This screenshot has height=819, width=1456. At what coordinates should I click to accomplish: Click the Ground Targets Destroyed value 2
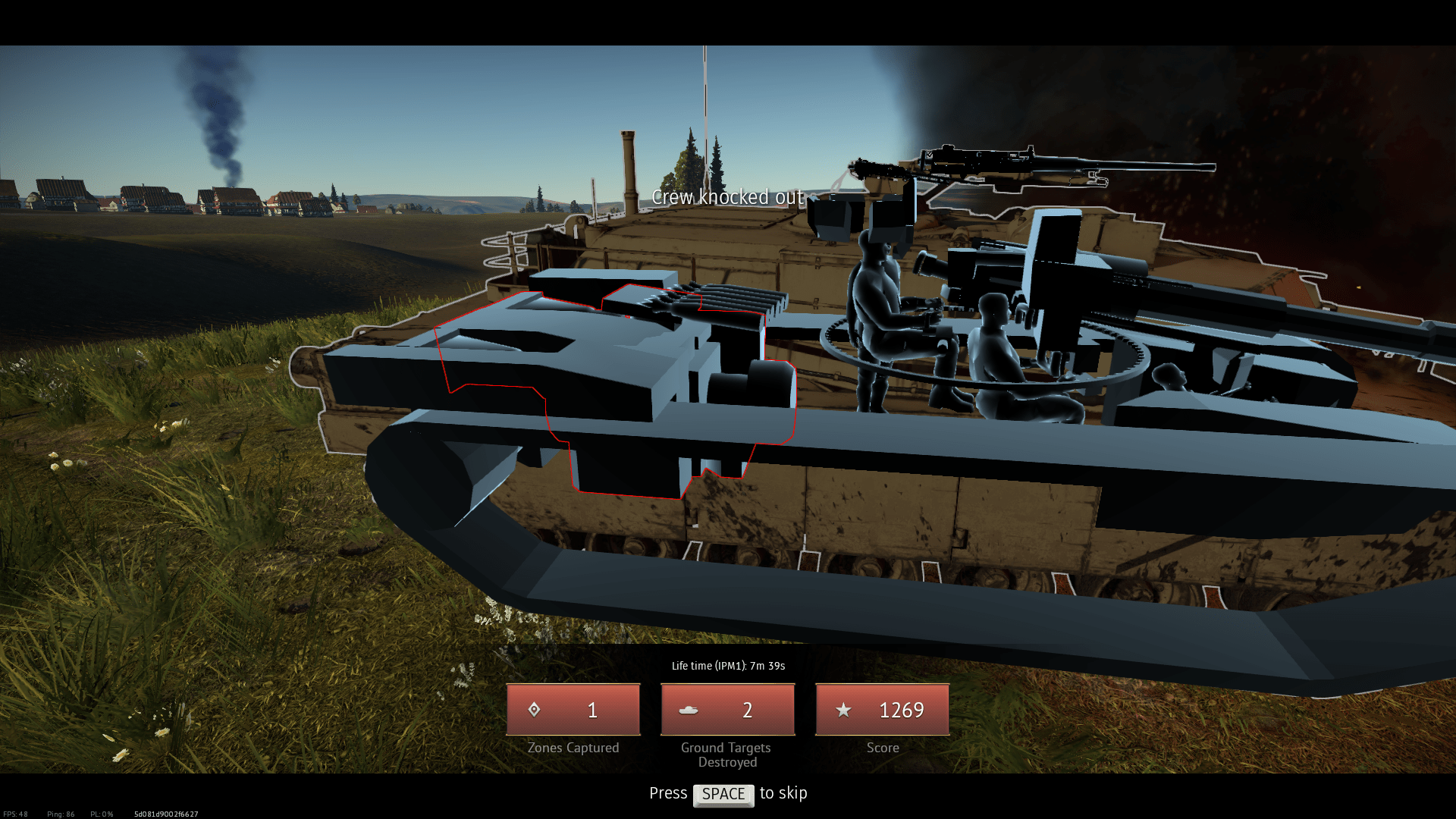[747, 711]
